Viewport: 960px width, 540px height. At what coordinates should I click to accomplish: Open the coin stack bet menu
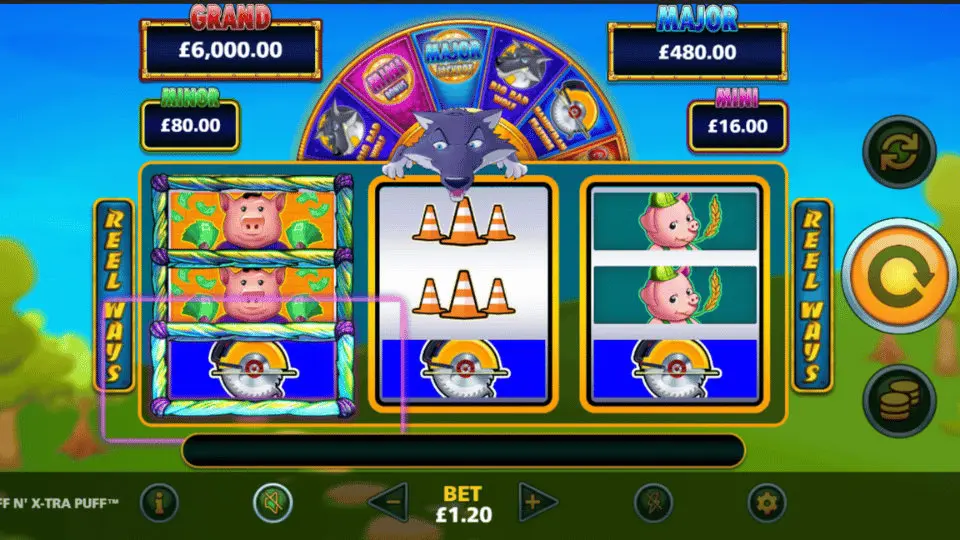point(898,401)
